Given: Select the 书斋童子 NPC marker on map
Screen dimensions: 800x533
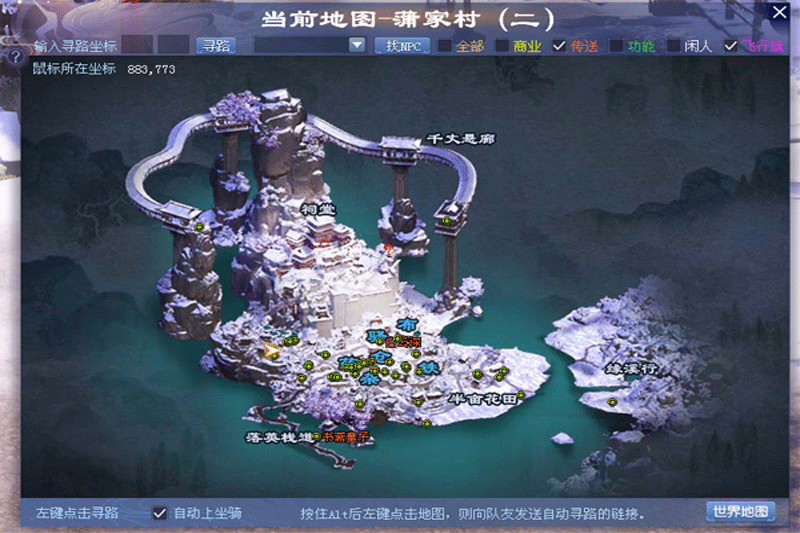Looking at the screenshot, I should tap(345, 437).
